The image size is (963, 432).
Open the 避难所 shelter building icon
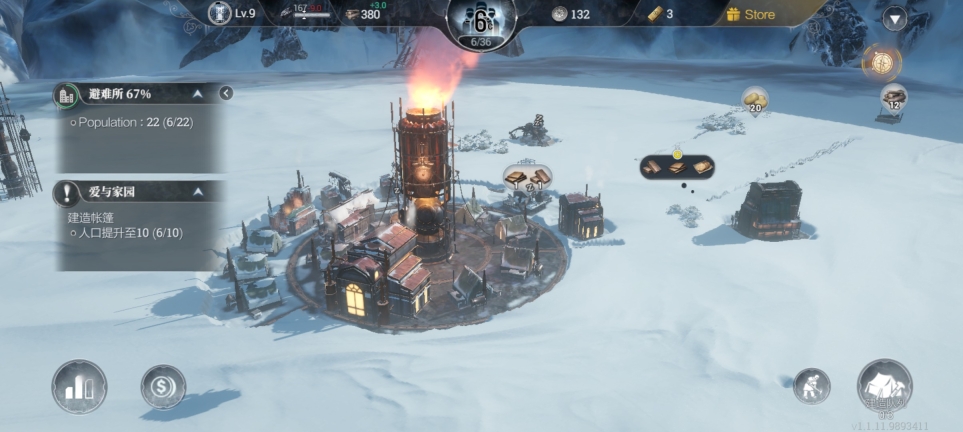point(68,95)
